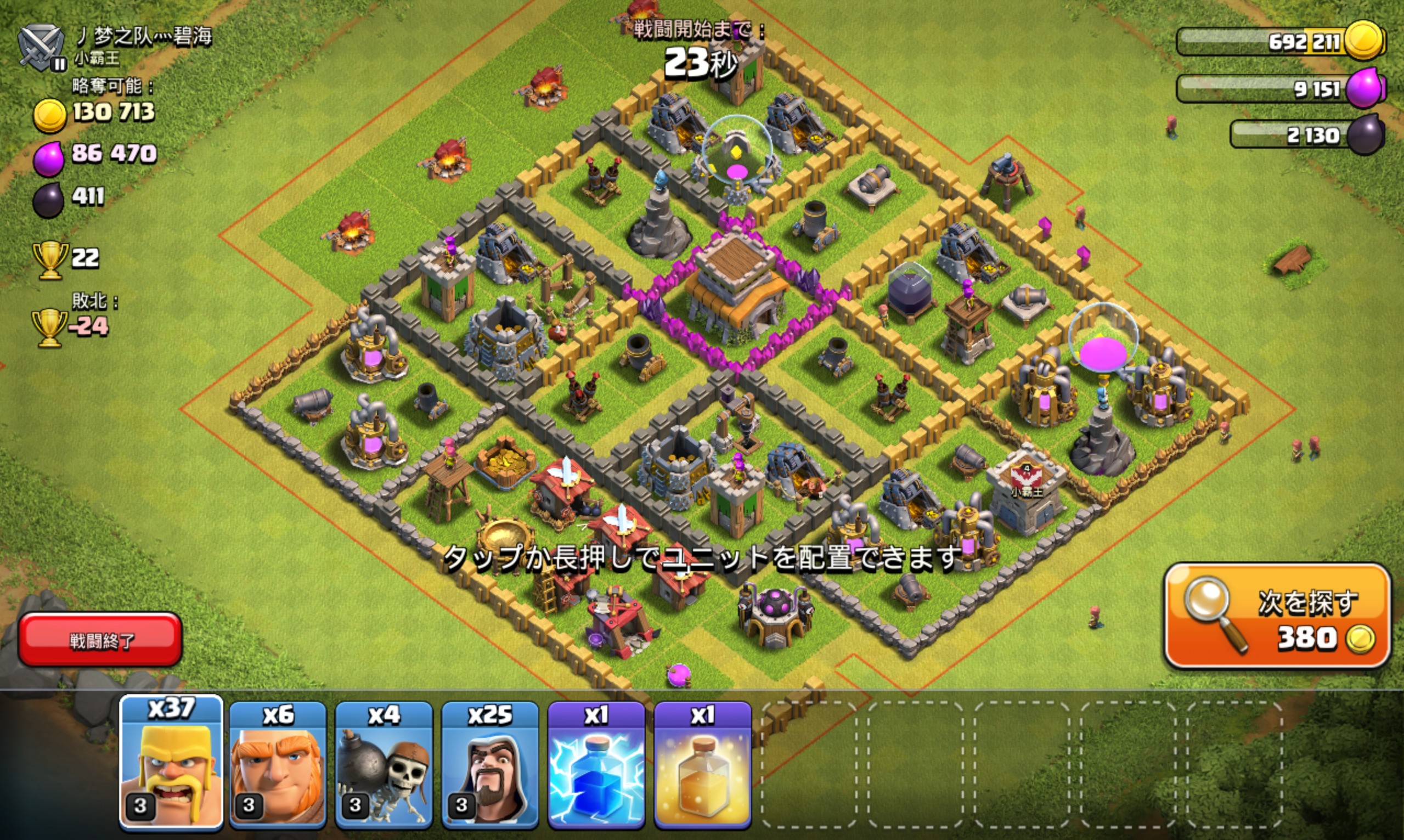The height and width of the screenshot is (840, 1404).
Task: Choose the Giant troop card
Action: (278, 765)
